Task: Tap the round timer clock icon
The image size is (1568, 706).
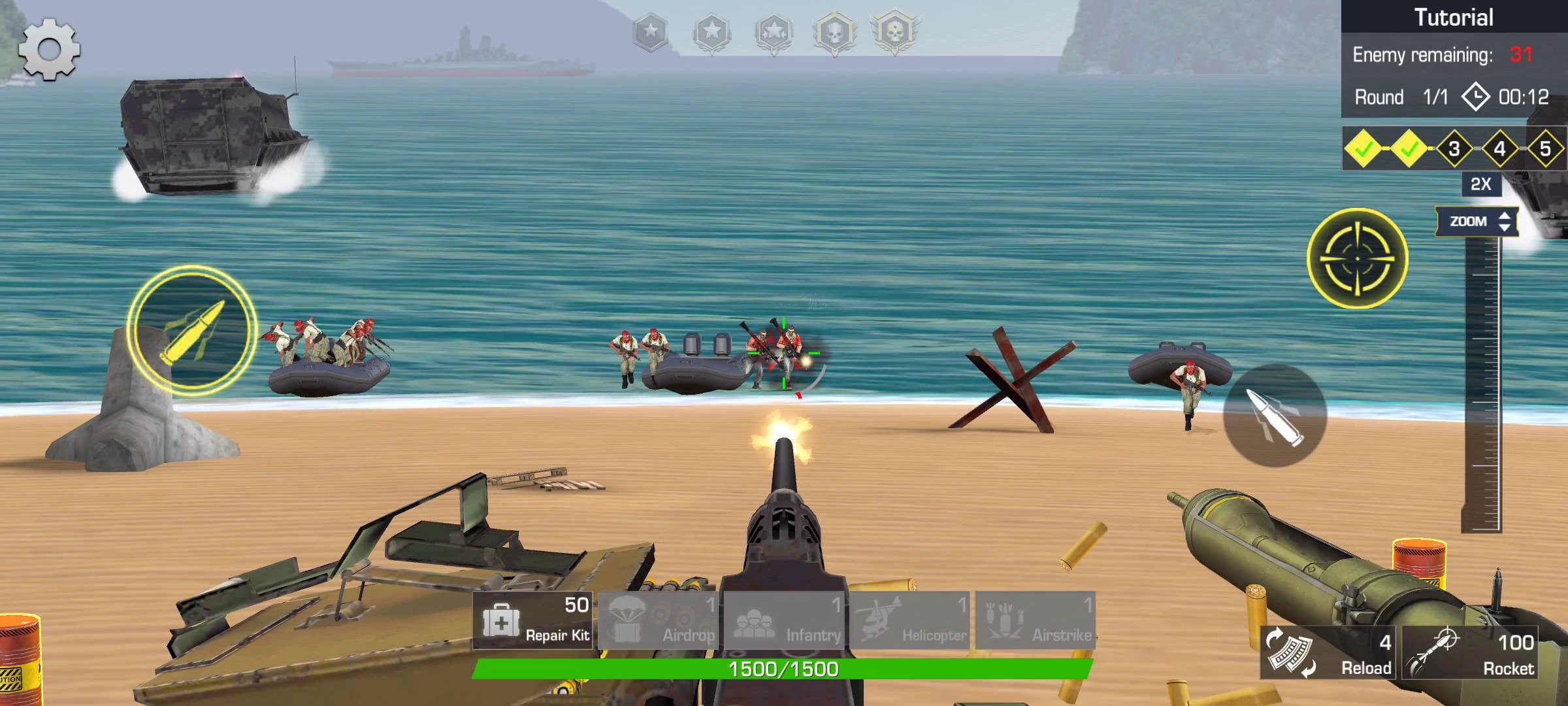Action: point(1475,97)
